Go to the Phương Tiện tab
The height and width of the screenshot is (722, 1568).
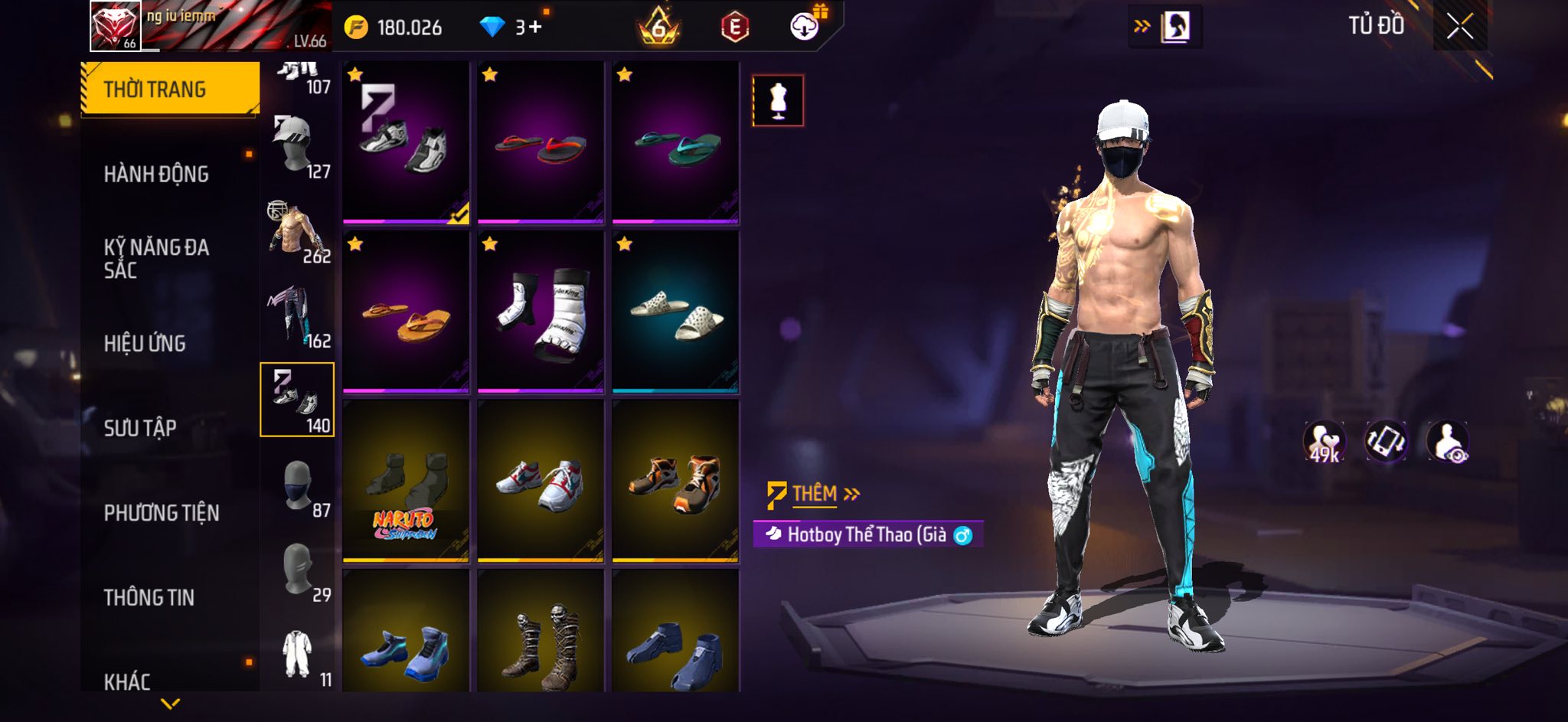point(162,513)
